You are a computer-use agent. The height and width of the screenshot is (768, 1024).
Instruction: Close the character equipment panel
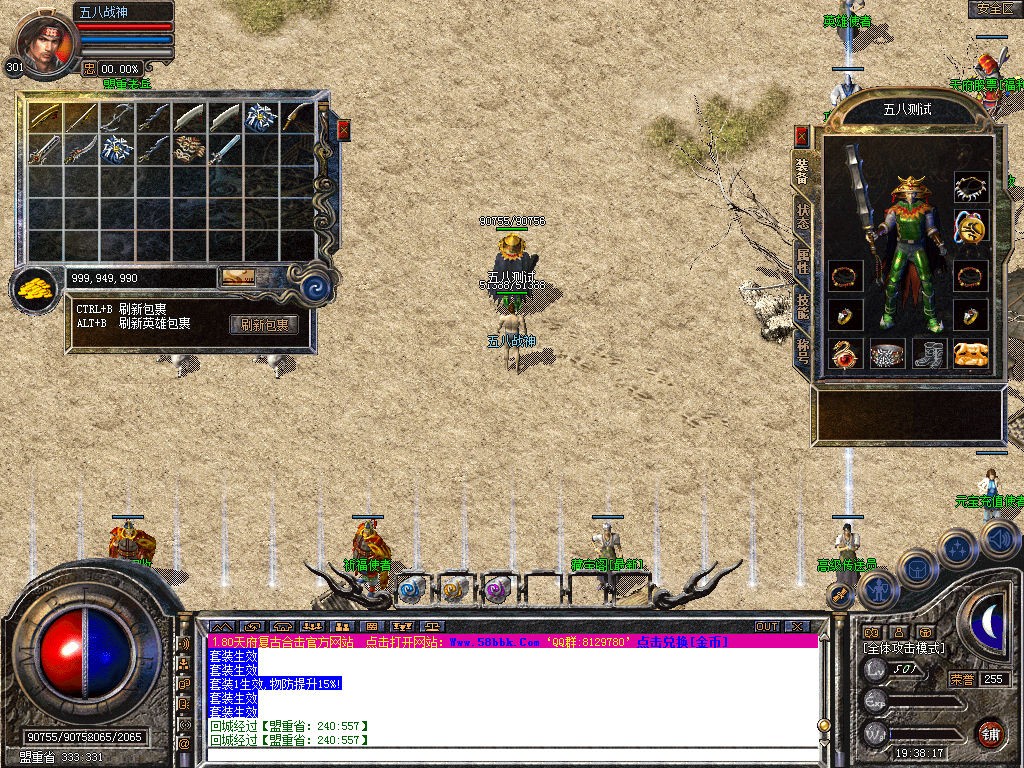801,135
